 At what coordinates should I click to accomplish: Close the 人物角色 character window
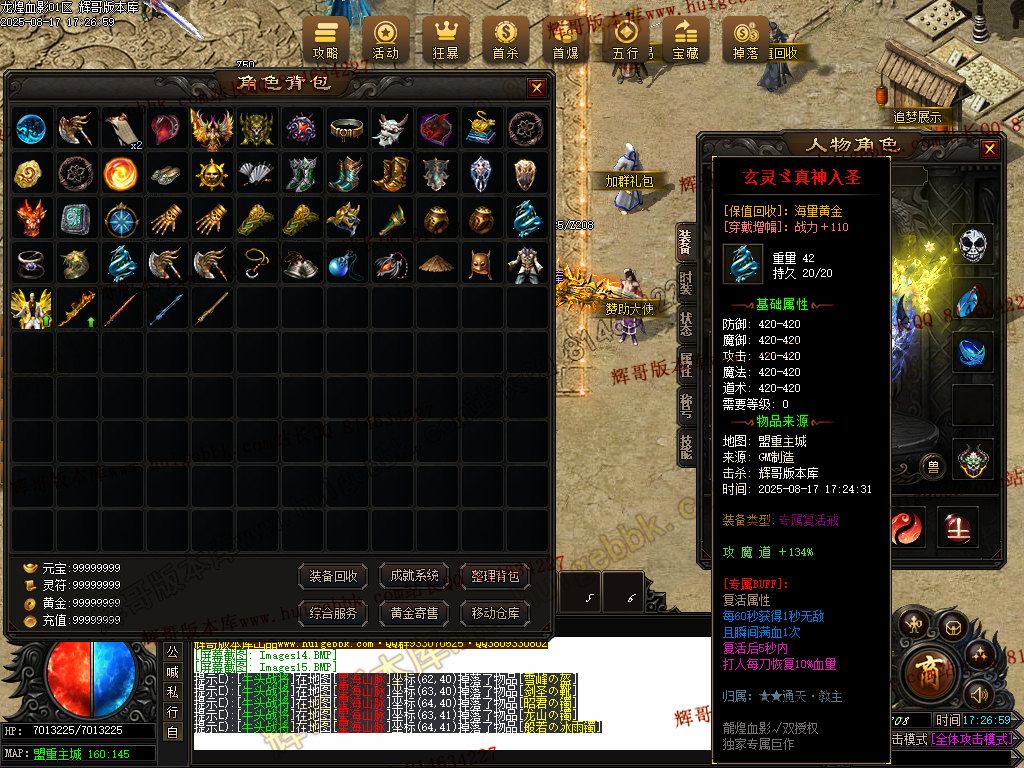989,149
